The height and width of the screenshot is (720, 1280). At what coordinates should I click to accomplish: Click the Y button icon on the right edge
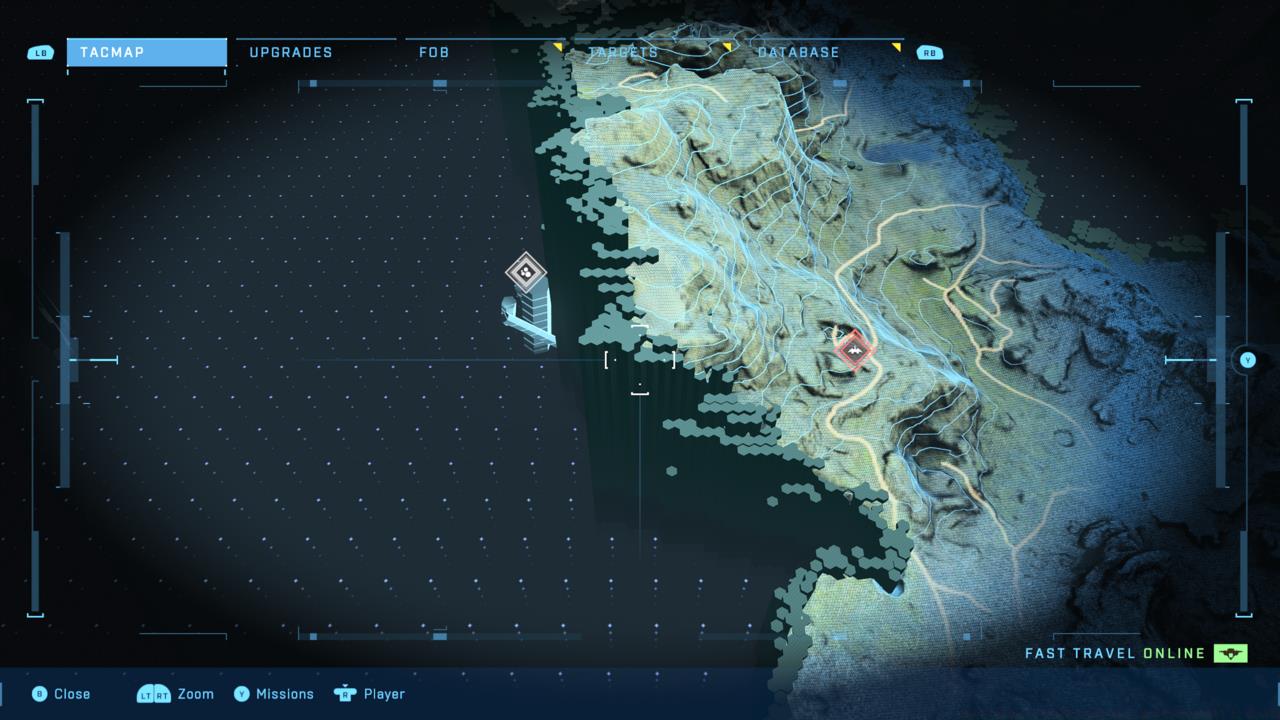(1246, 361)
